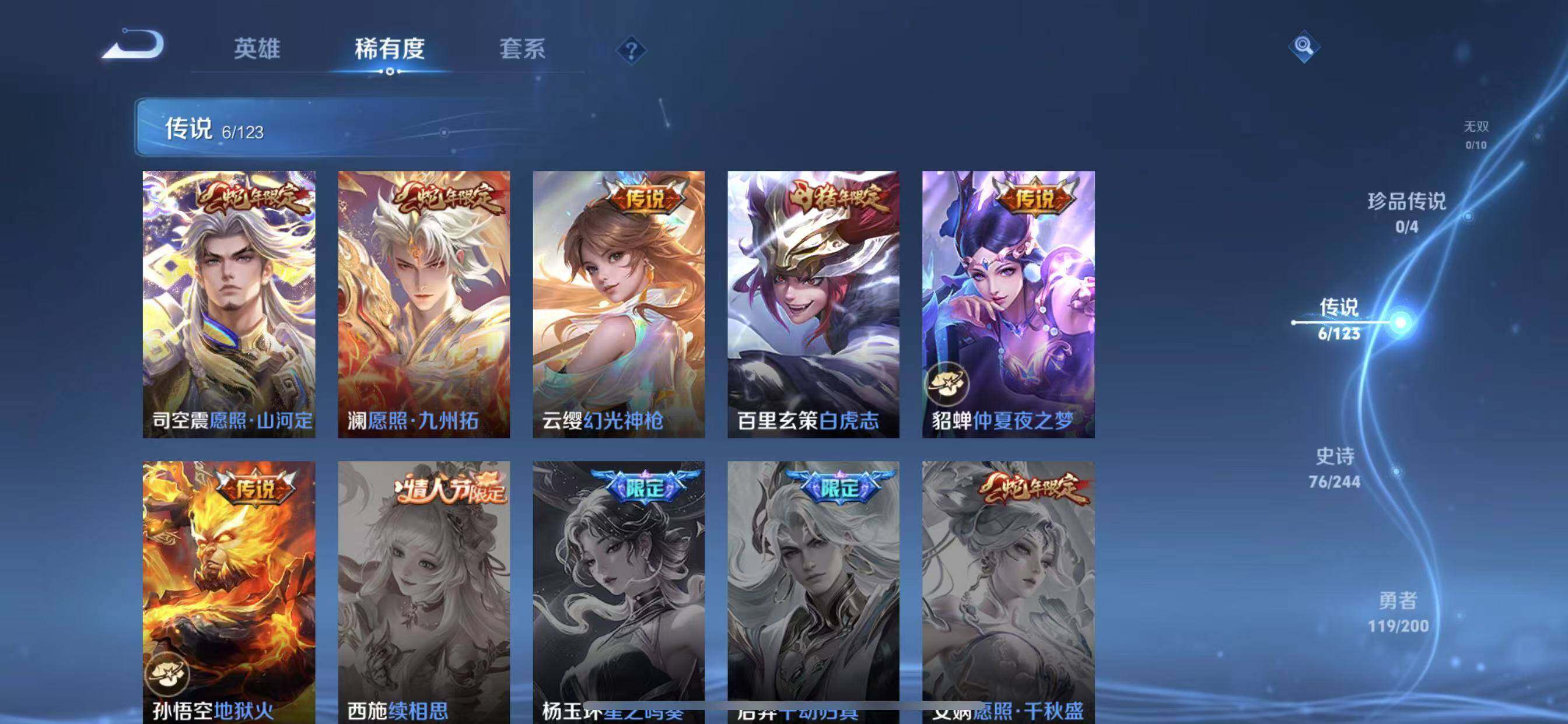
Task: Open the magnifier search icon
Action: [x=1303, y=46]
